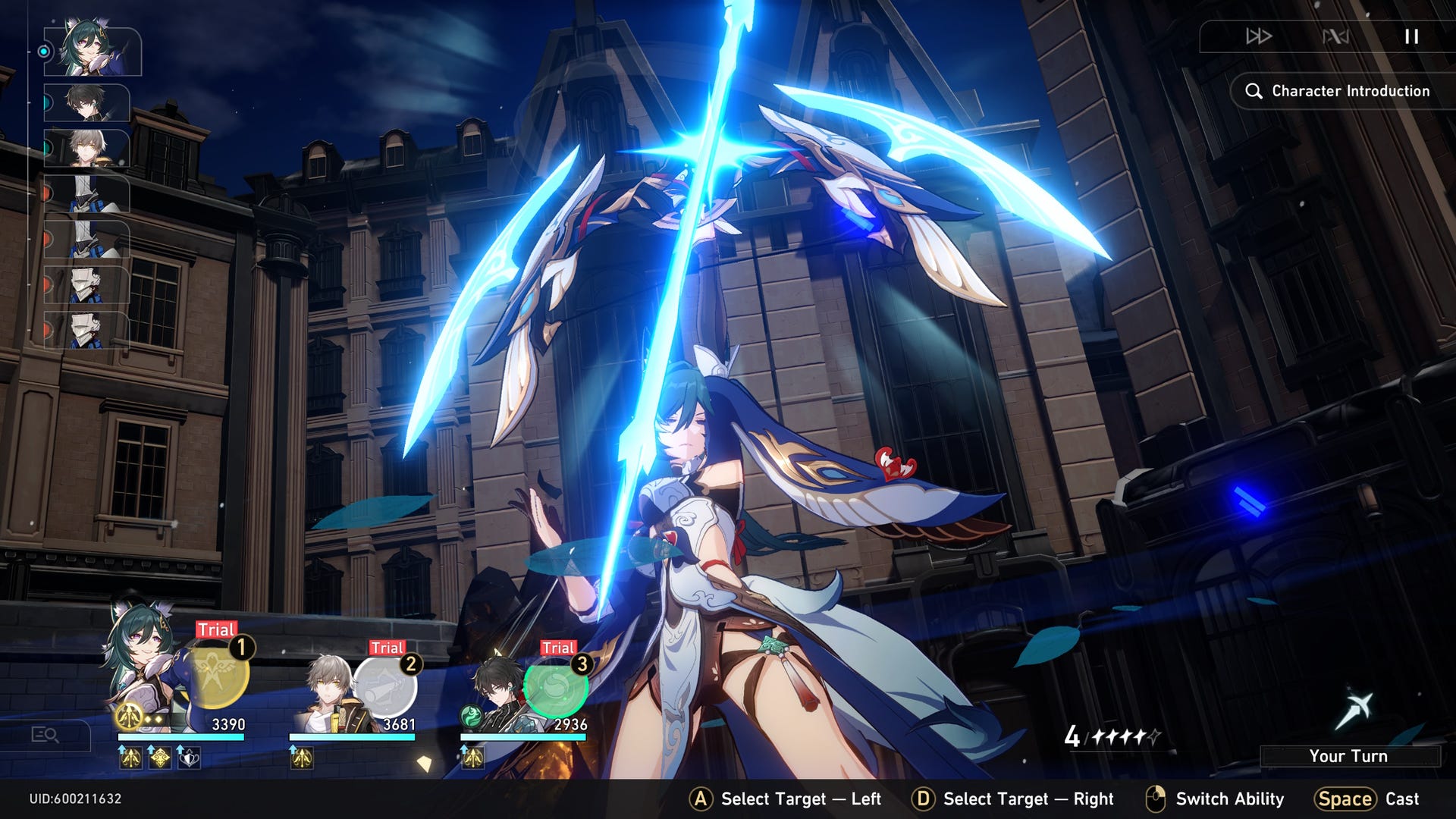The height and width of the screenshot is (819, 1456).
Task: Select Yukong's portrait atop the turn order
Action: click(93, 52)
